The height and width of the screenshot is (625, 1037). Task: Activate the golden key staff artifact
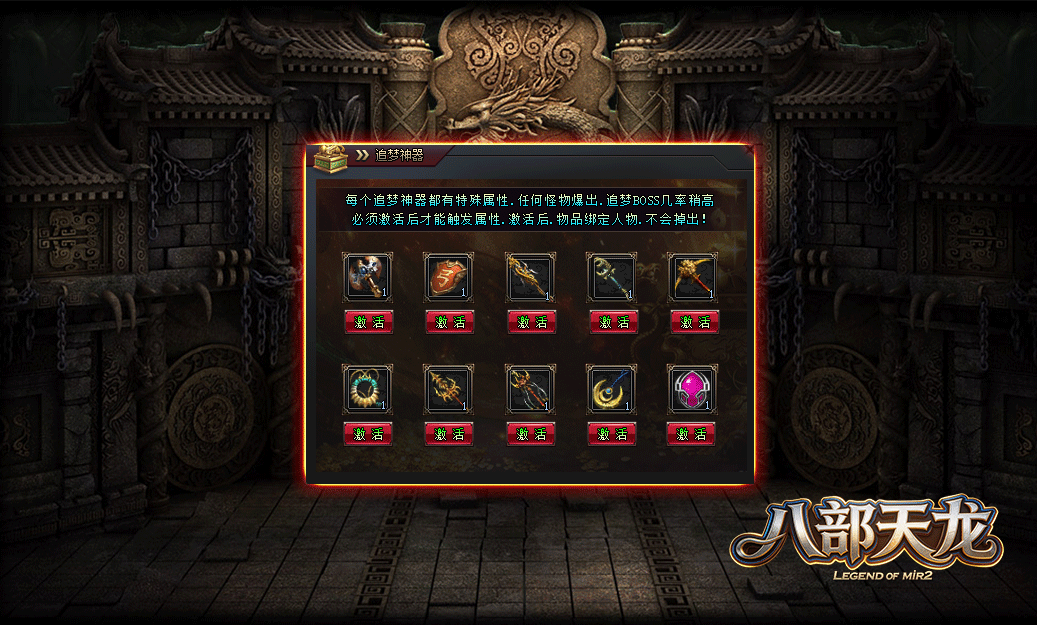pyautogui.click(x=612, y=322)
